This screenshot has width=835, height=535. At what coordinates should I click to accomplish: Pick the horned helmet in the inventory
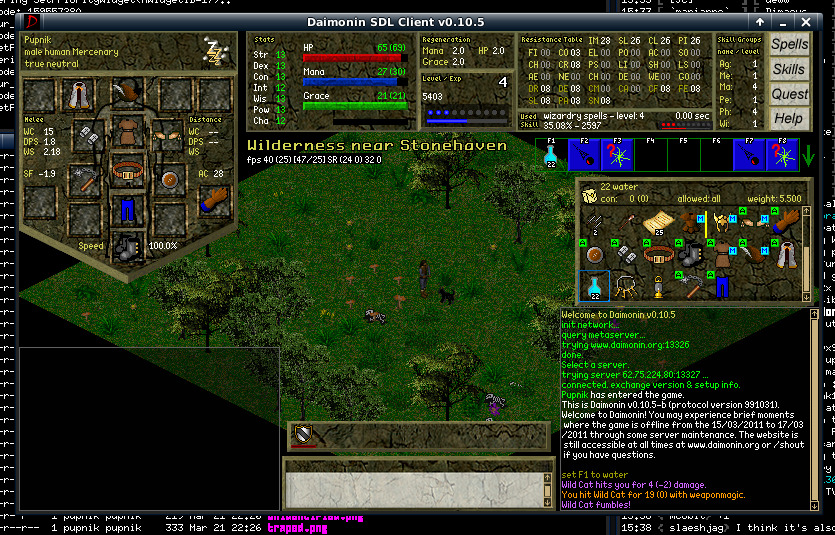point(721,223)
